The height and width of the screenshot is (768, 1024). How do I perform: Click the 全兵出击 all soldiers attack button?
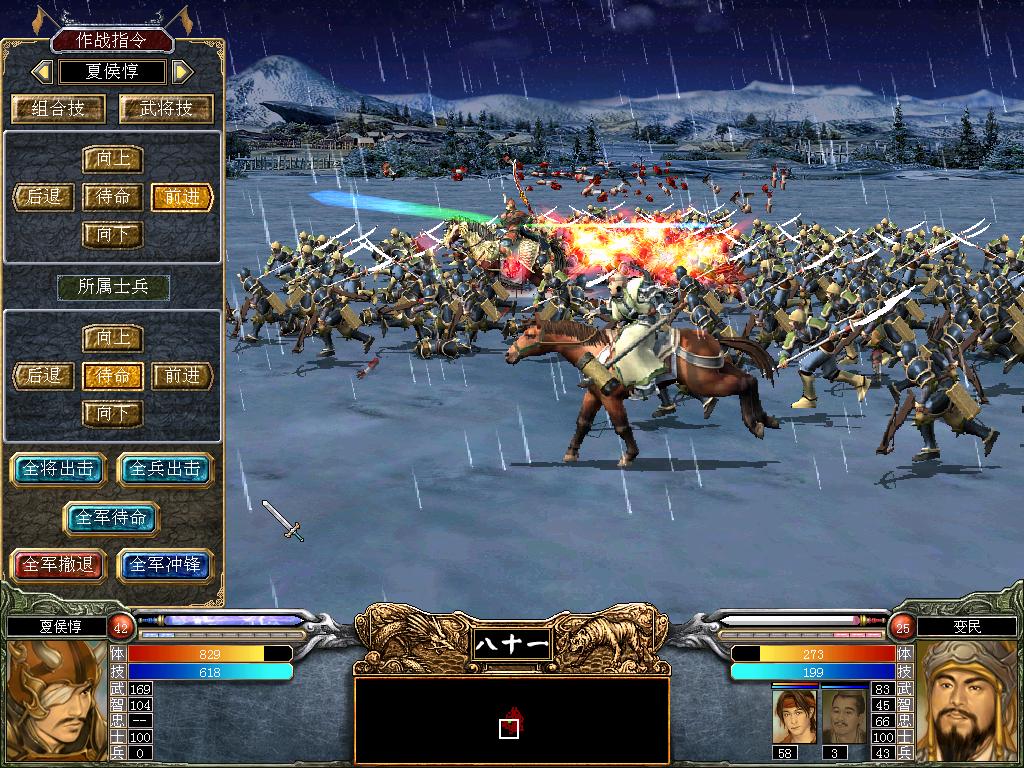point(166,469)
